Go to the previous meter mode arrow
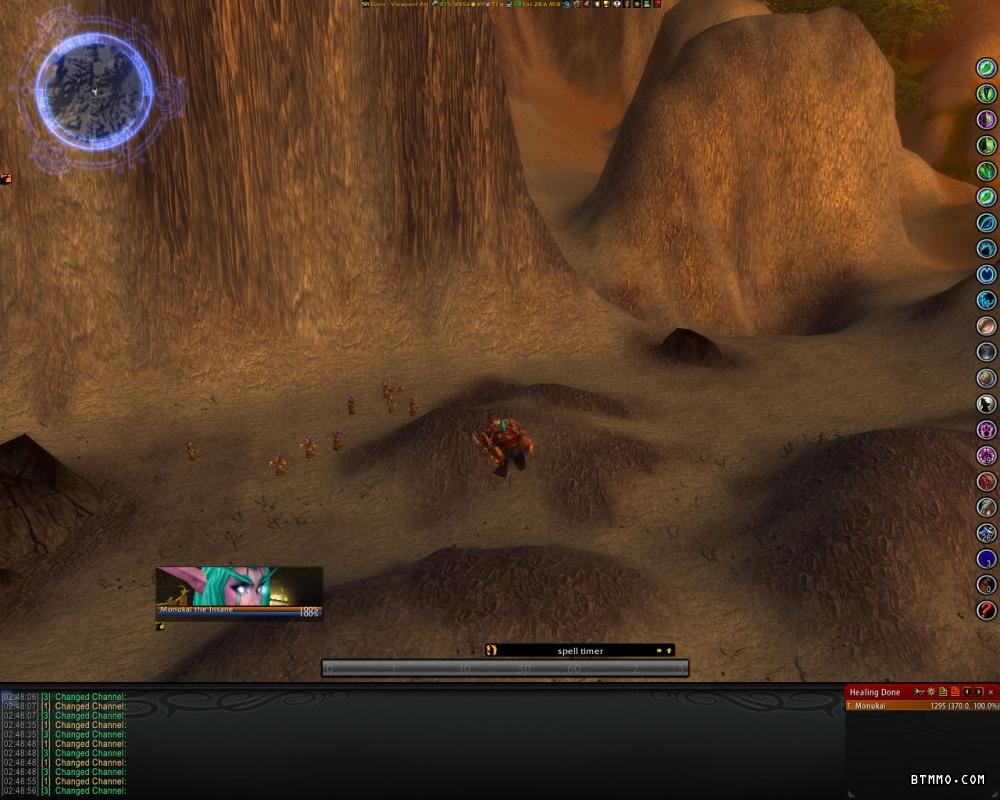The height and width of the screenshot is (800, 1000). coord(967,692)
